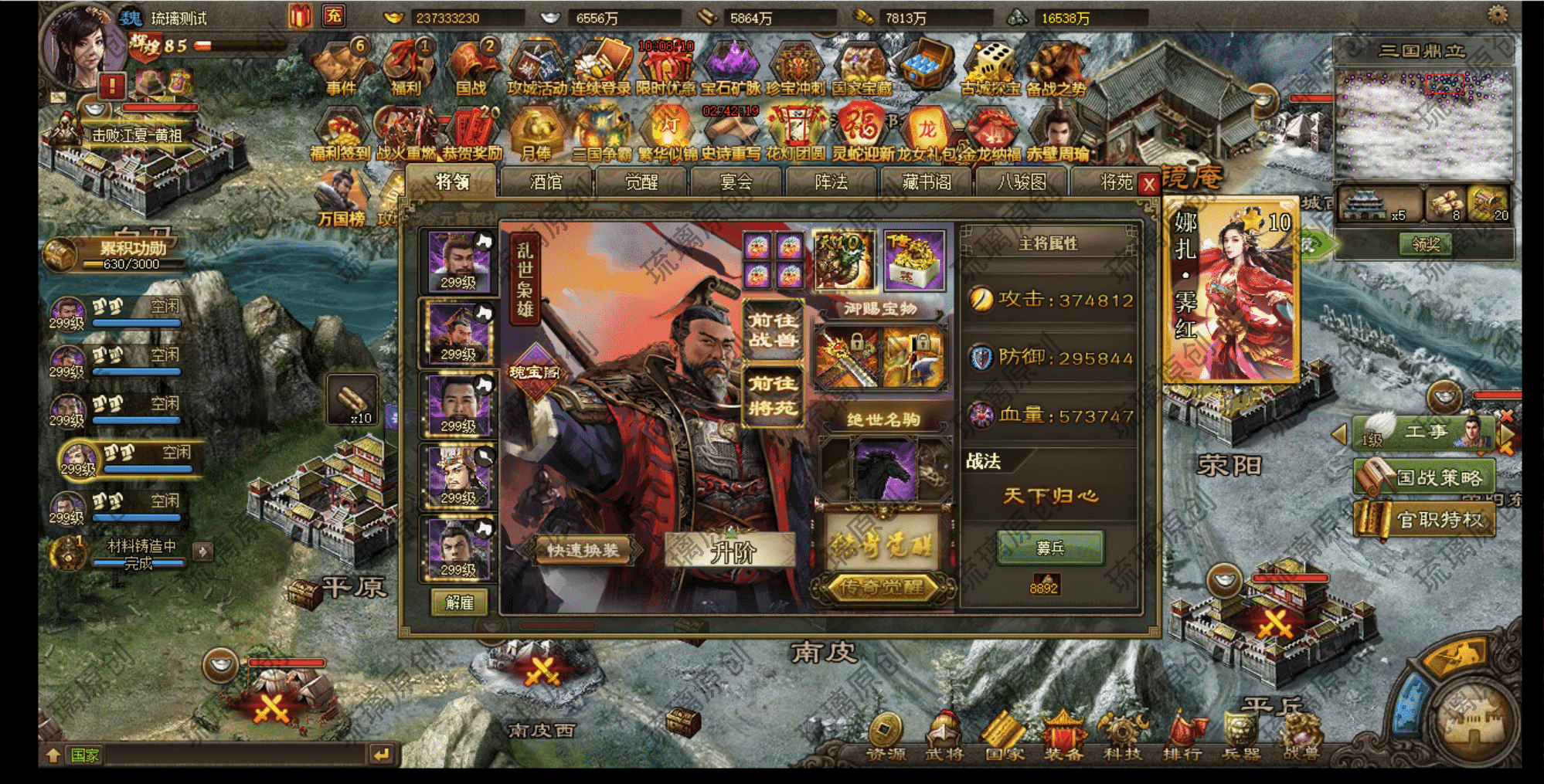Click the minimap of the three kingdoms

(1423, 124)
